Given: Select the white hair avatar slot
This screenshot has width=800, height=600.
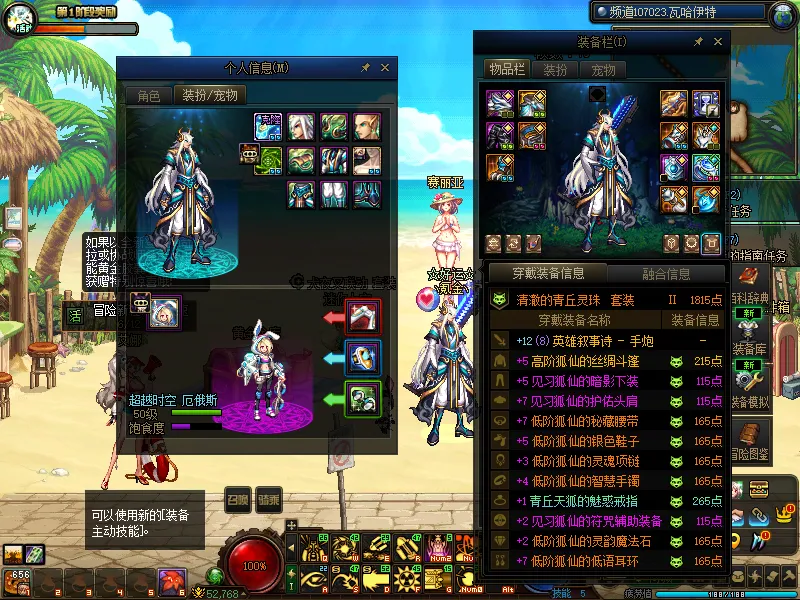Looking at the screenshot, I should (x=302, y=127).
